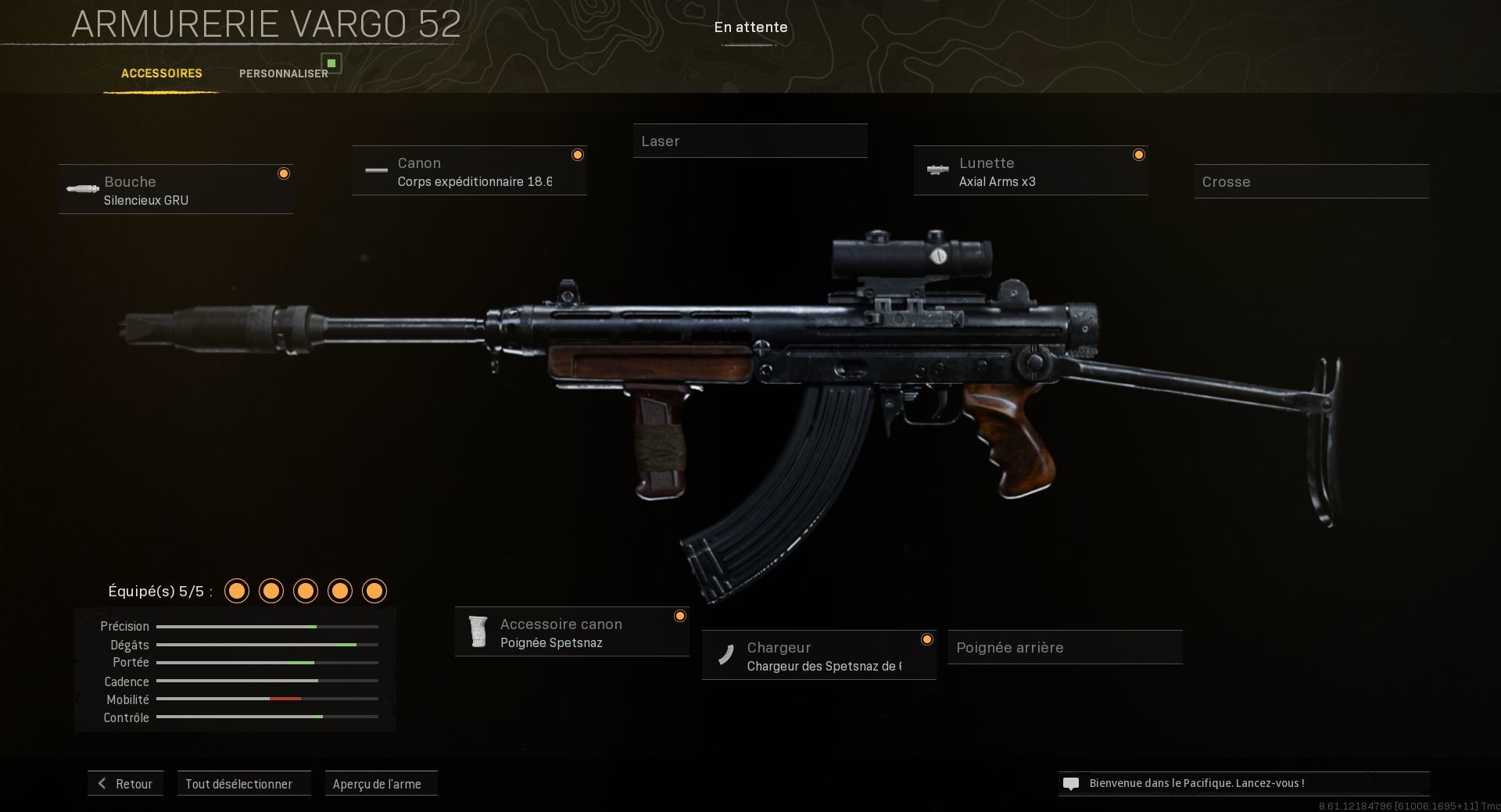Click the Poignée Spetsnaz grip icon
This screenshot has width=1501, height=812.
(x=478, y=631)
